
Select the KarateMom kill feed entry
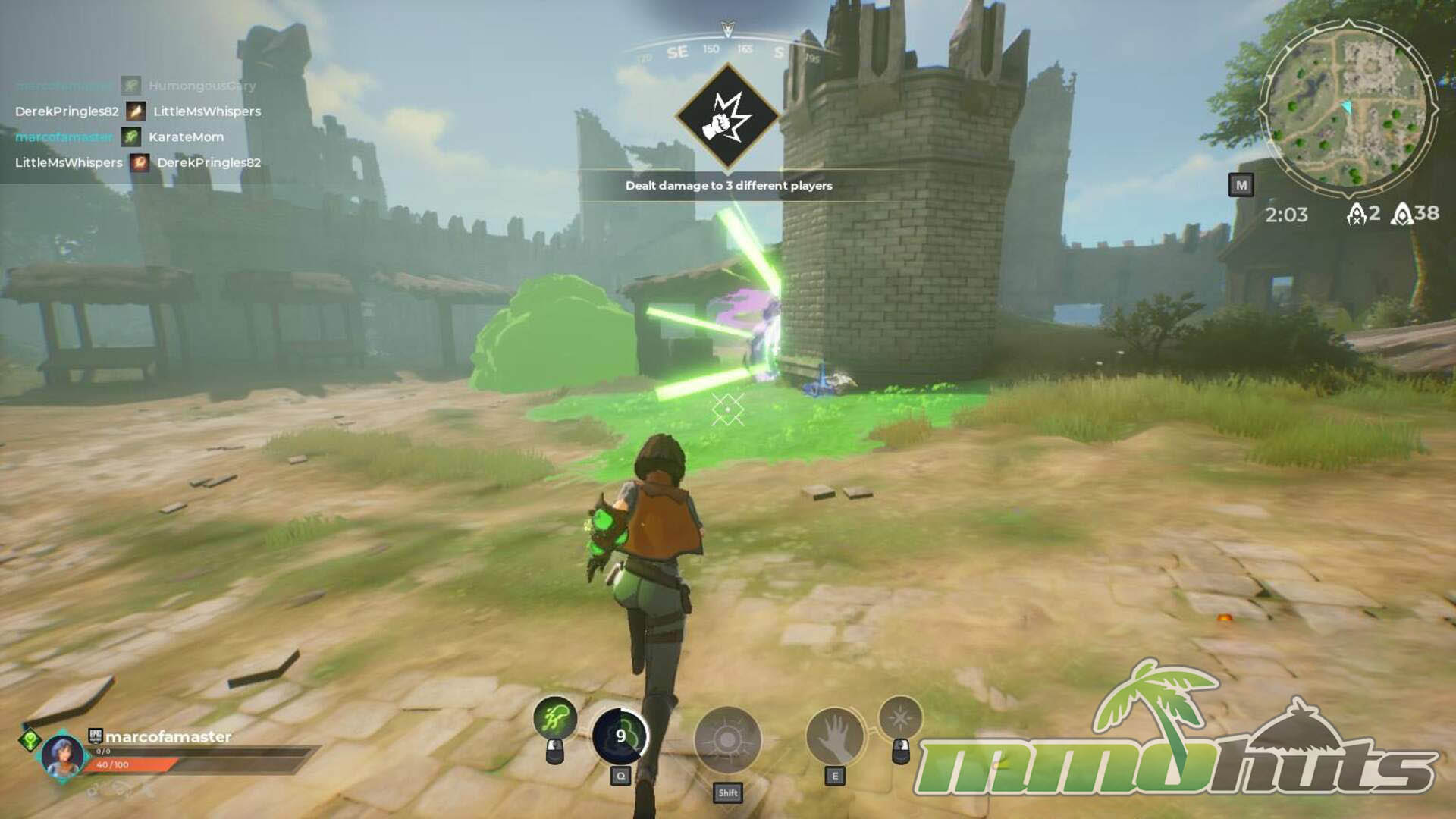pyautogui.click(x=186, y=137)
